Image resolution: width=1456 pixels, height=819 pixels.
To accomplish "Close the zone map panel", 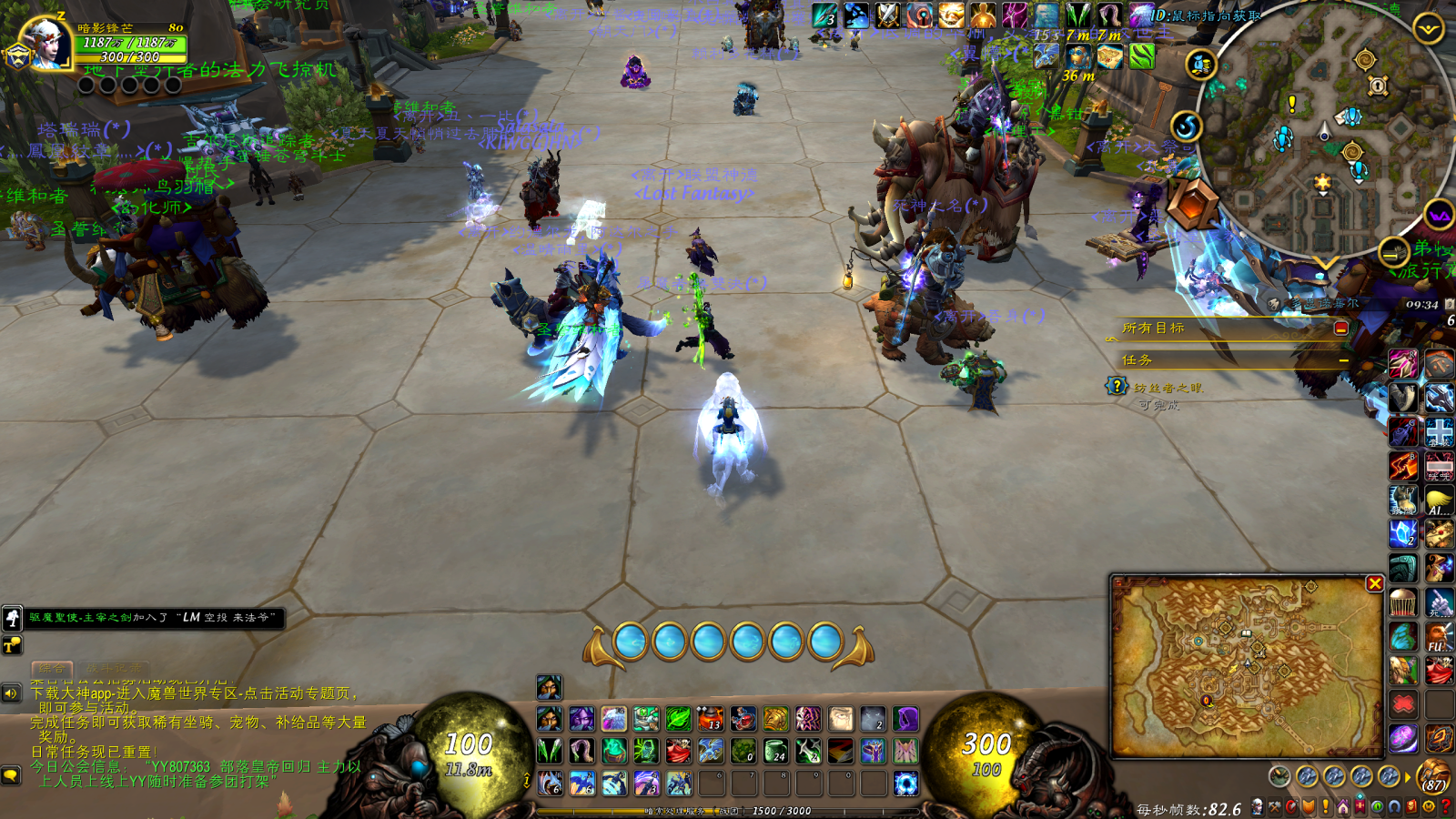I will click(x=1374, y=583).
